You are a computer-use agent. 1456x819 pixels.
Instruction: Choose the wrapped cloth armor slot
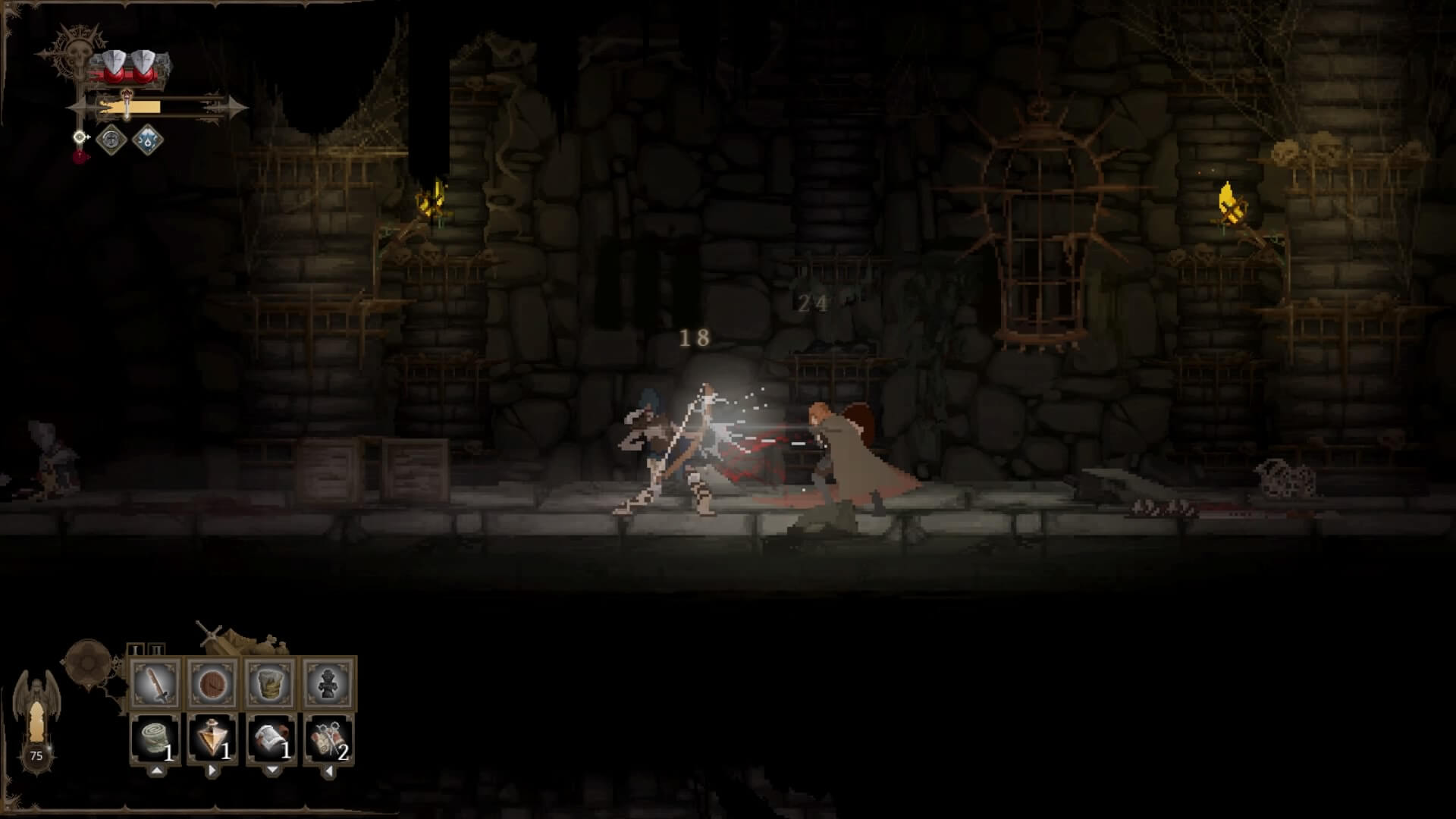point(271,684)
